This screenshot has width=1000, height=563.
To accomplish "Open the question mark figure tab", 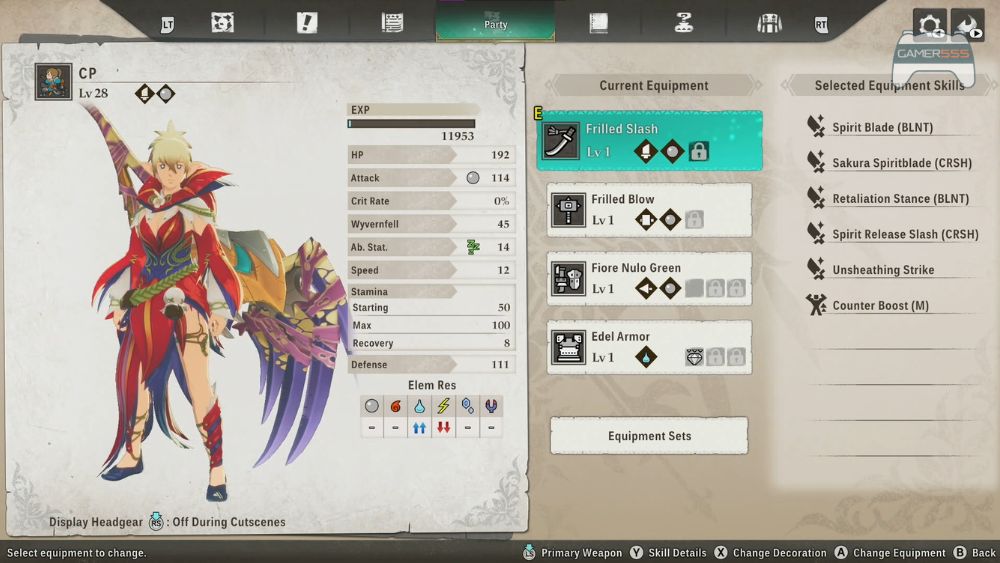I will pyautogui.click(x=684, y=23).
